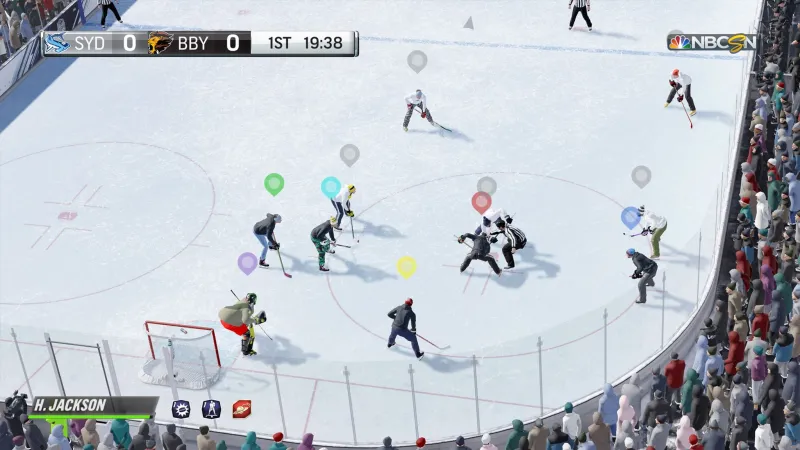Image resolution: width=800 pixels, height=450 pixels.
Task: Click the H. Jackson player name plate
Action: (x=93, y=406)
